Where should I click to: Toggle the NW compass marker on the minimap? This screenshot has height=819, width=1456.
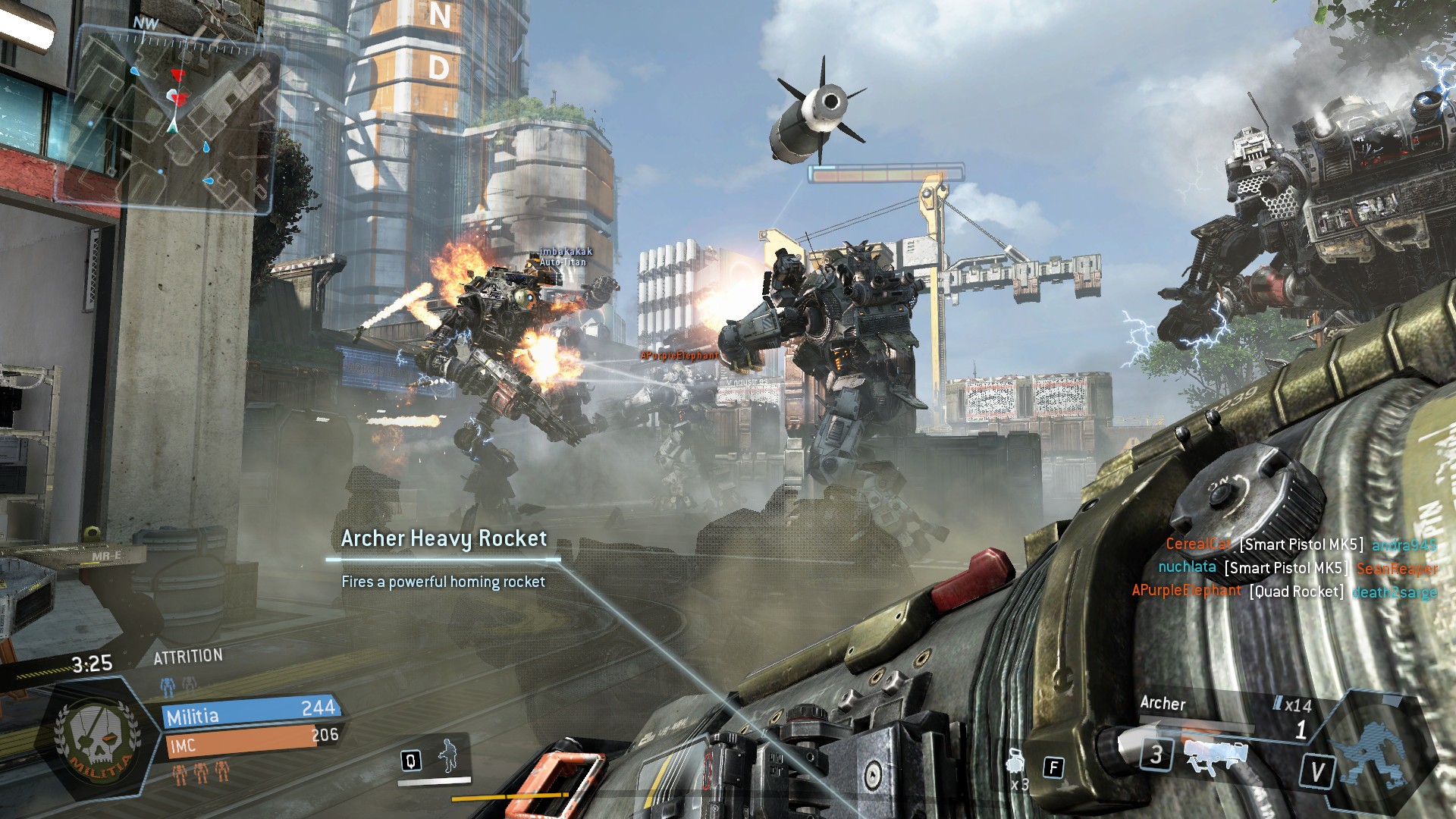tap(144, 24)
